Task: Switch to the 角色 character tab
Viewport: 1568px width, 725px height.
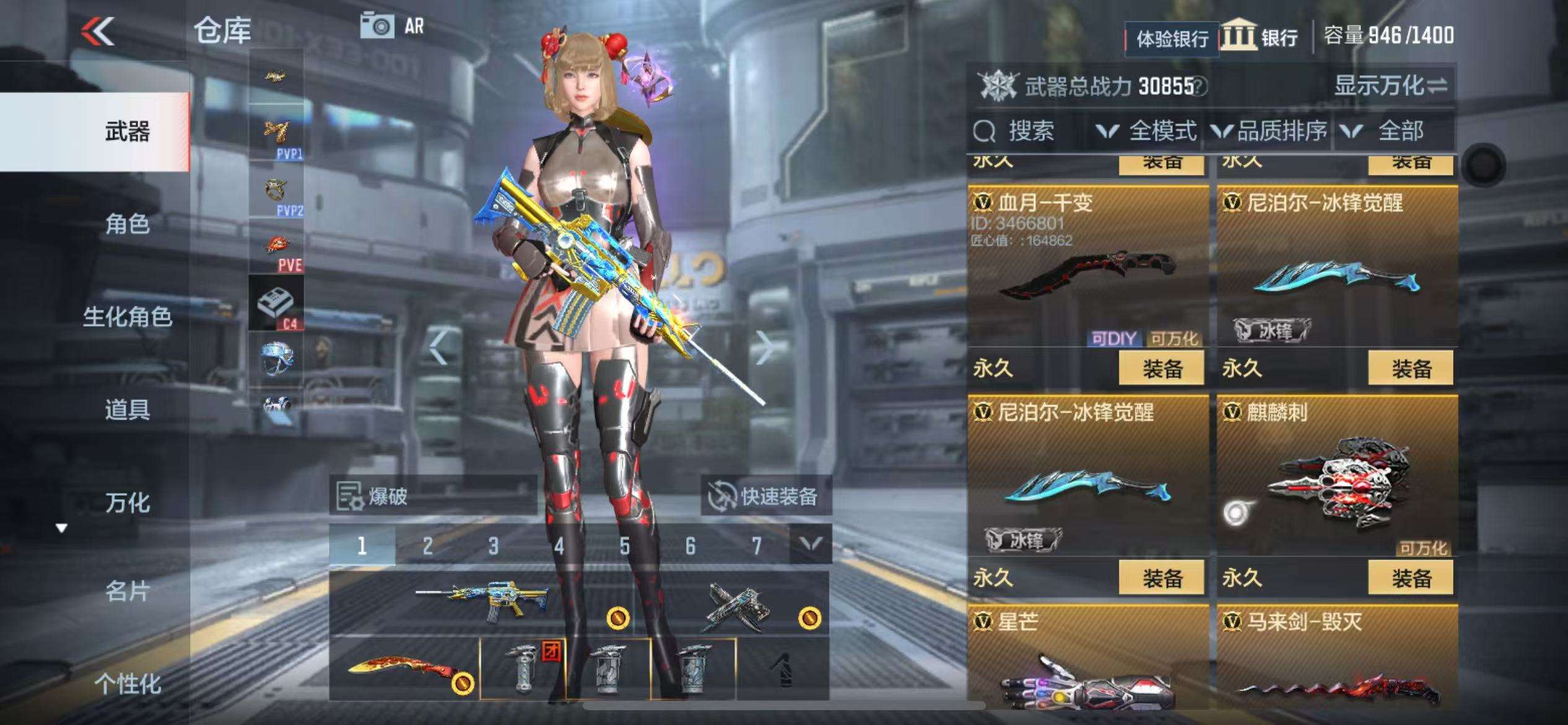Action: (127, 224)
